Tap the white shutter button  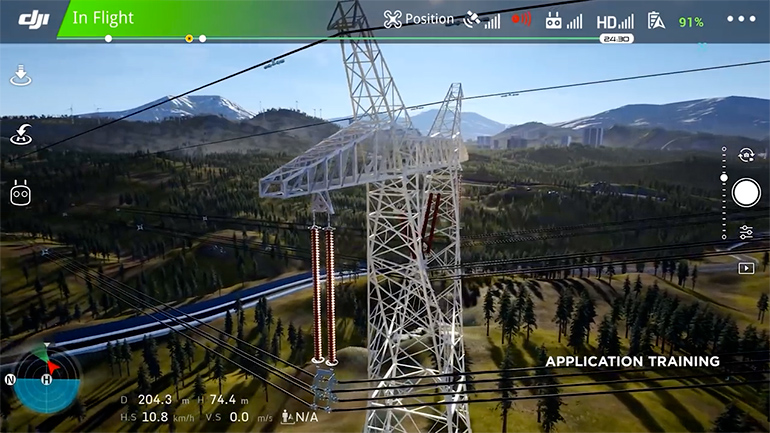[x=745, y=193]
